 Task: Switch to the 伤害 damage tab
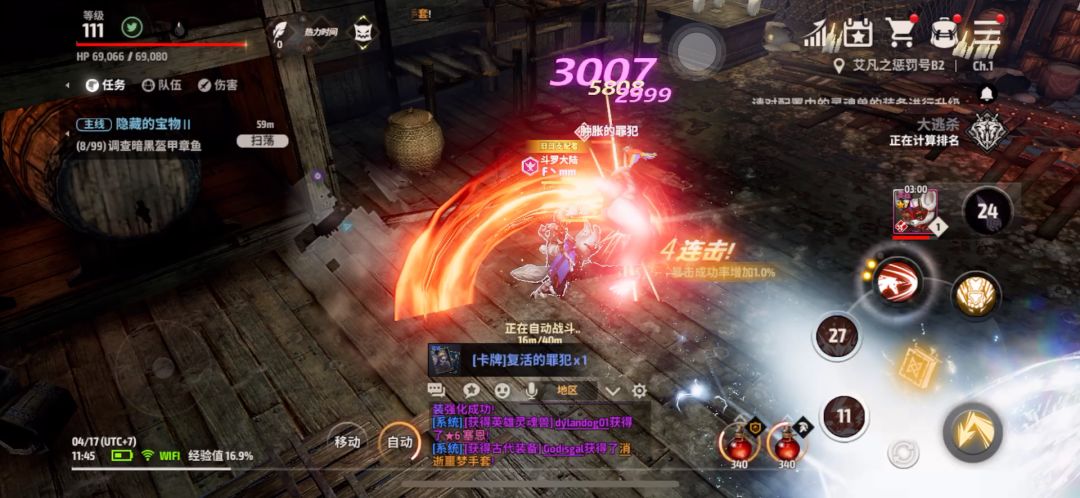pos(217,85)
